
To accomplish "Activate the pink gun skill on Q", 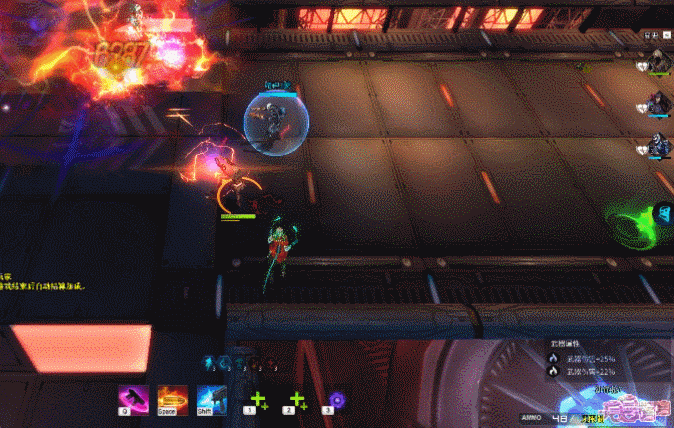I will click(134, 399).
